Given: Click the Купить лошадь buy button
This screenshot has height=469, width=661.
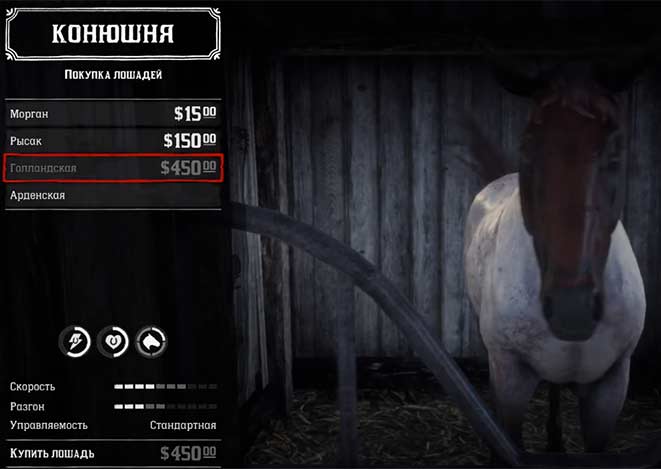Looking at the screenshot, I should pyautogui.click(x=112, y=454).
